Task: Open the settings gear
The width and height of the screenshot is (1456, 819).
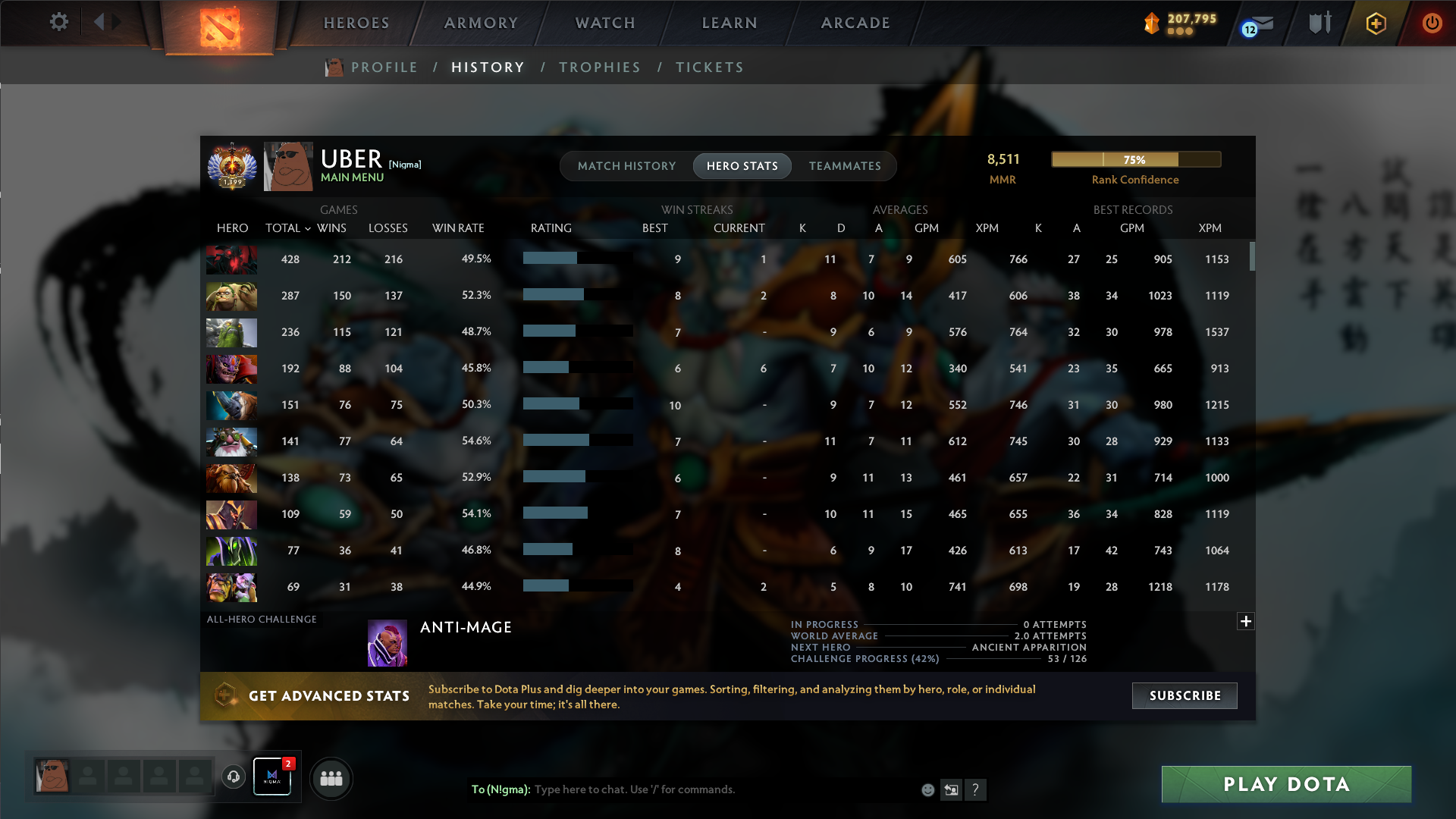Action: pos(59,22)
